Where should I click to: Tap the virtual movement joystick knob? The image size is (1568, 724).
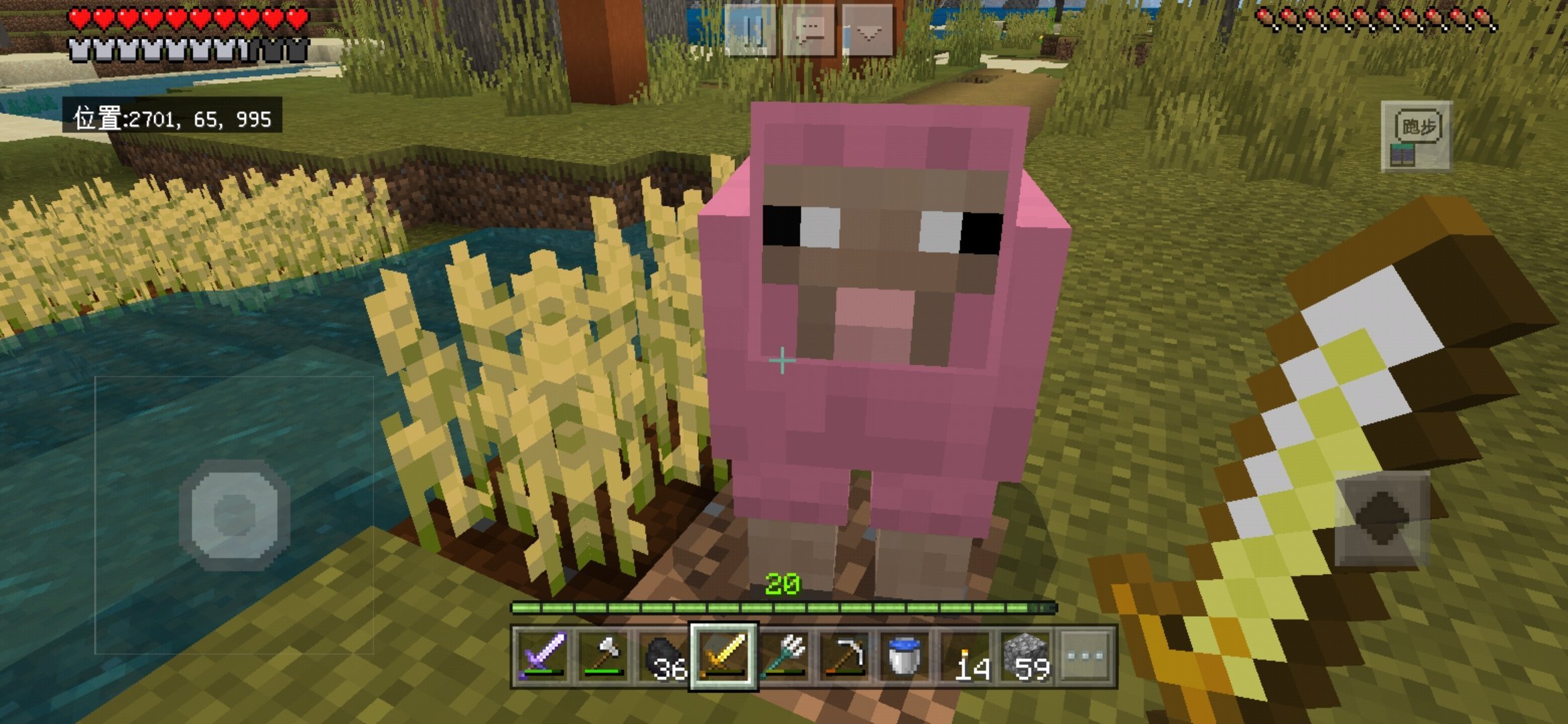pos(235,515)
